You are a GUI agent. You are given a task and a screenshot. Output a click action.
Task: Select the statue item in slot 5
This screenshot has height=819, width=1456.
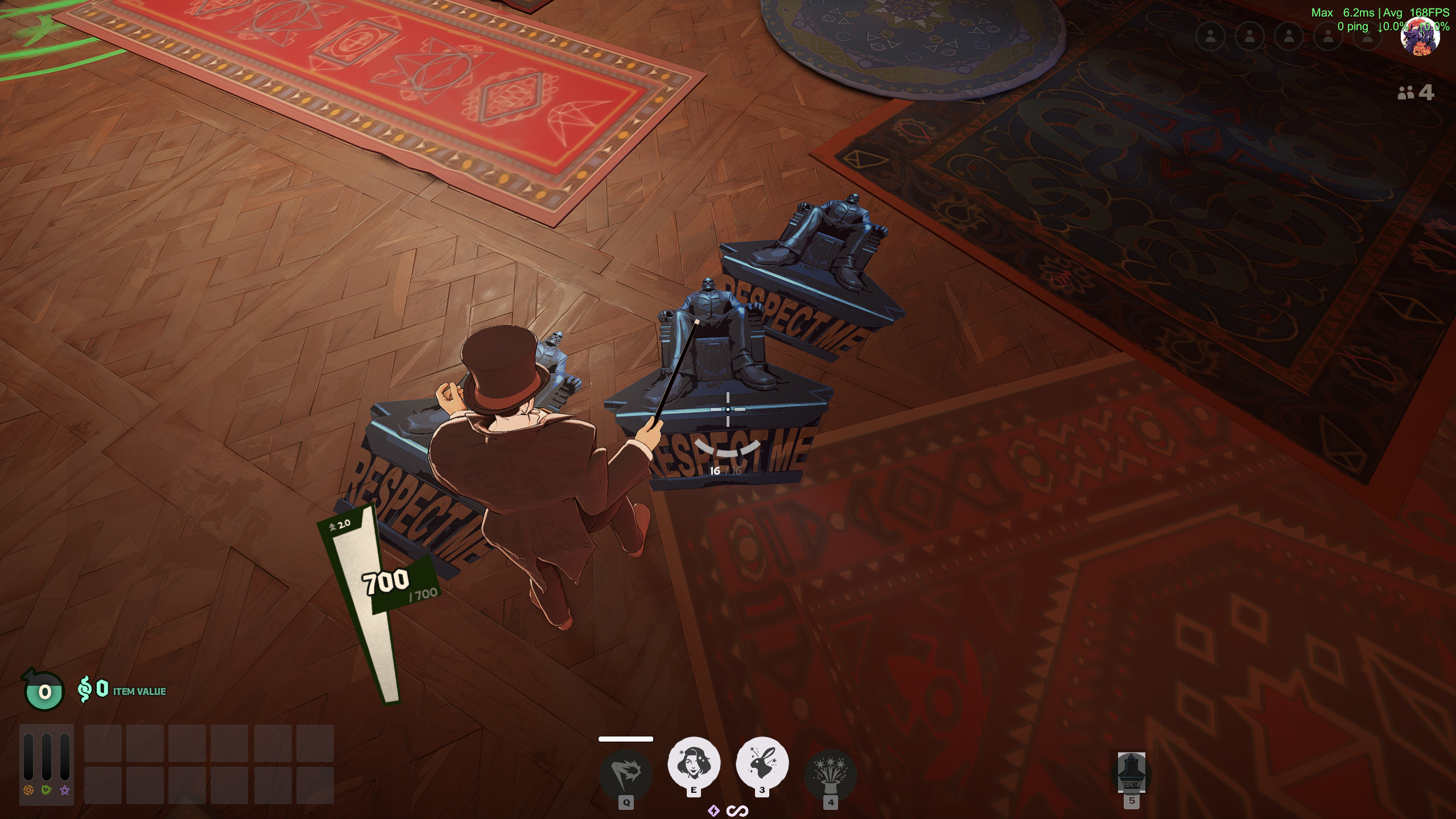(x=1131, y=772)
